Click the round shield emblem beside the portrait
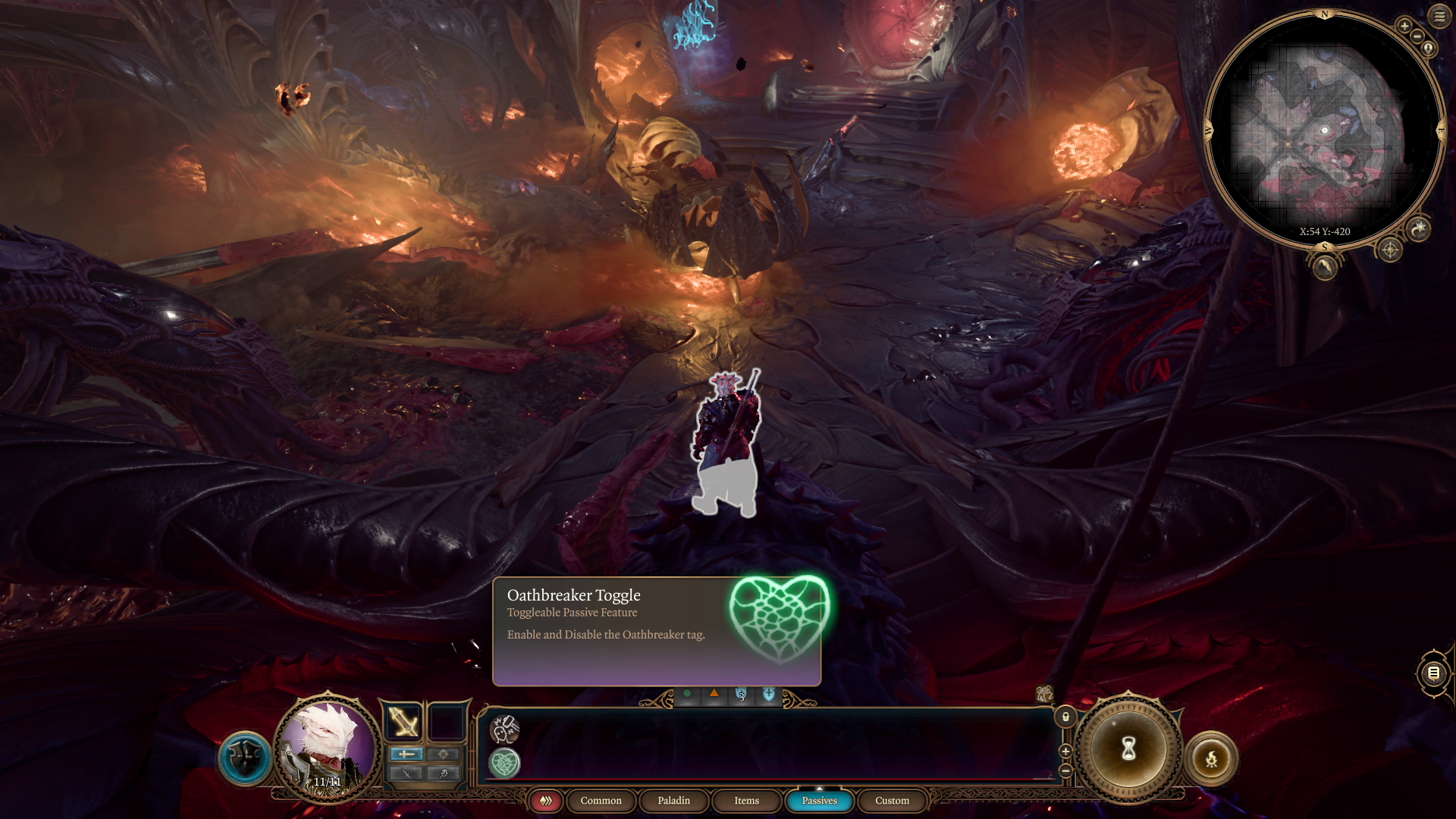The image size is (1456, 819). coord(245,758)
